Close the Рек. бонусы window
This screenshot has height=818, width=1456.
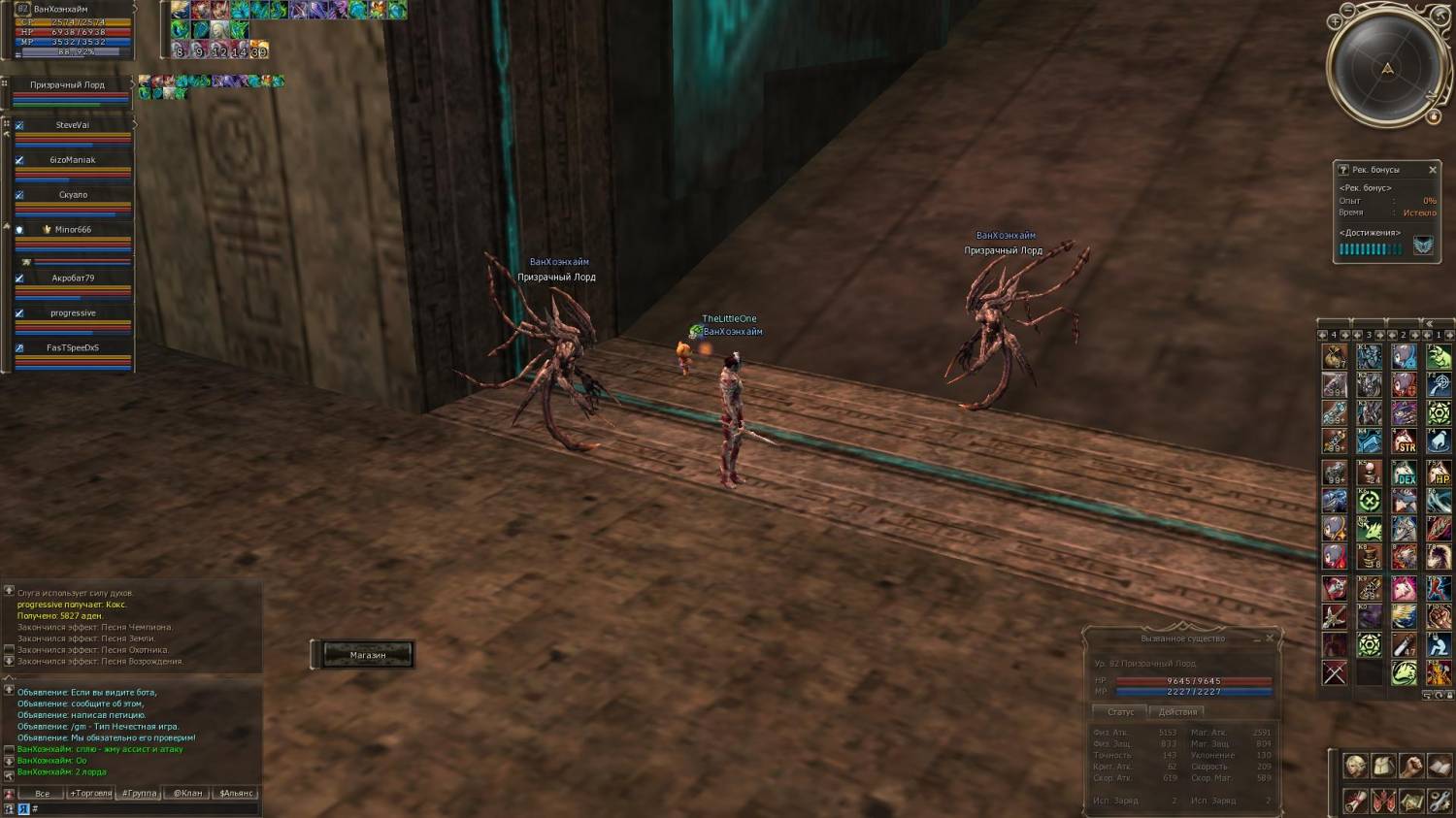1433,170
